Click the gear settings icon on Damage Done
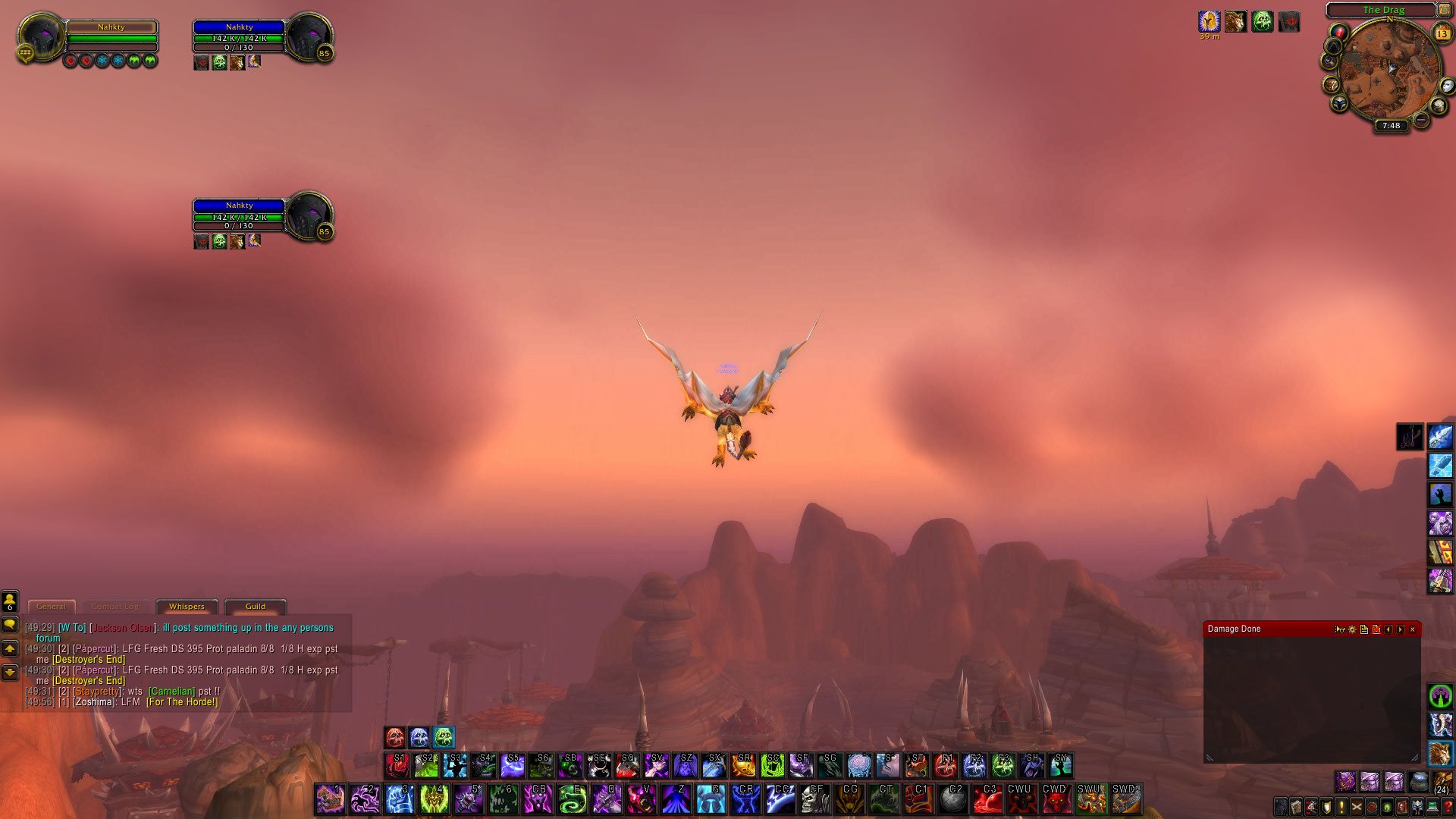 (x=1352, y=630)
